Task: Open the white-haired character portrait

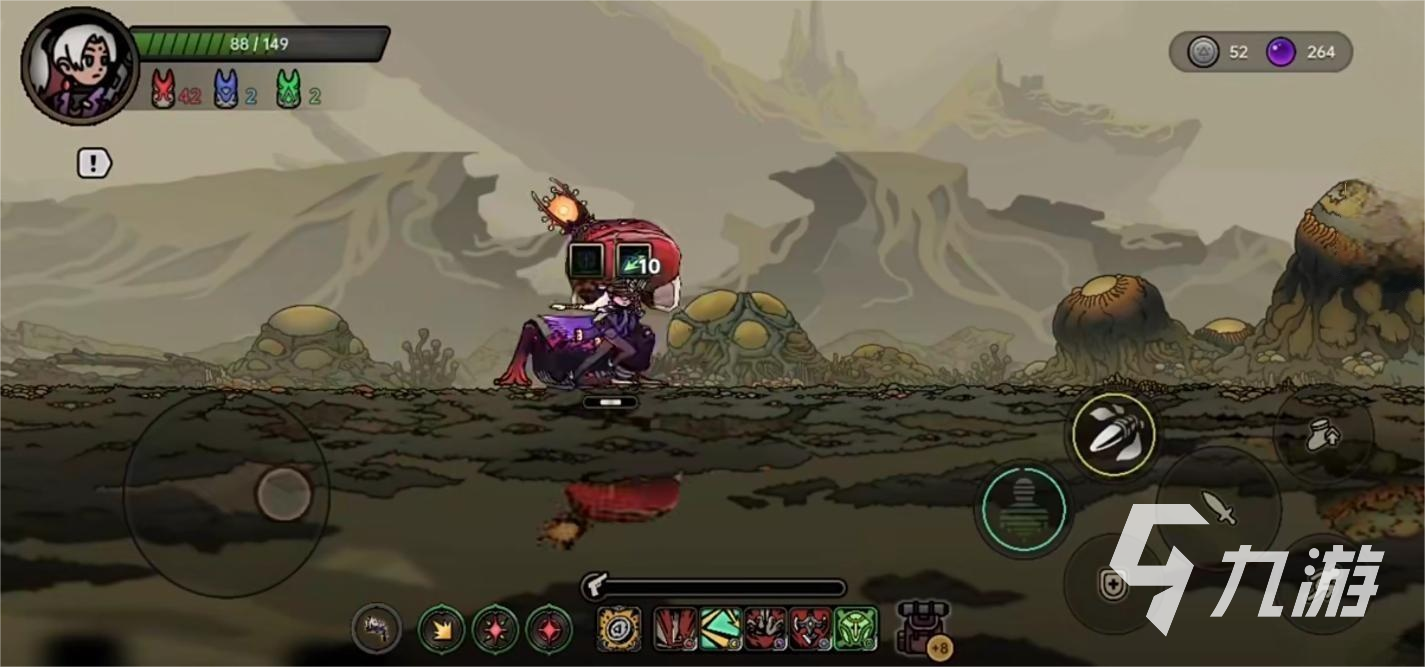Action: (x=79, y=65)
